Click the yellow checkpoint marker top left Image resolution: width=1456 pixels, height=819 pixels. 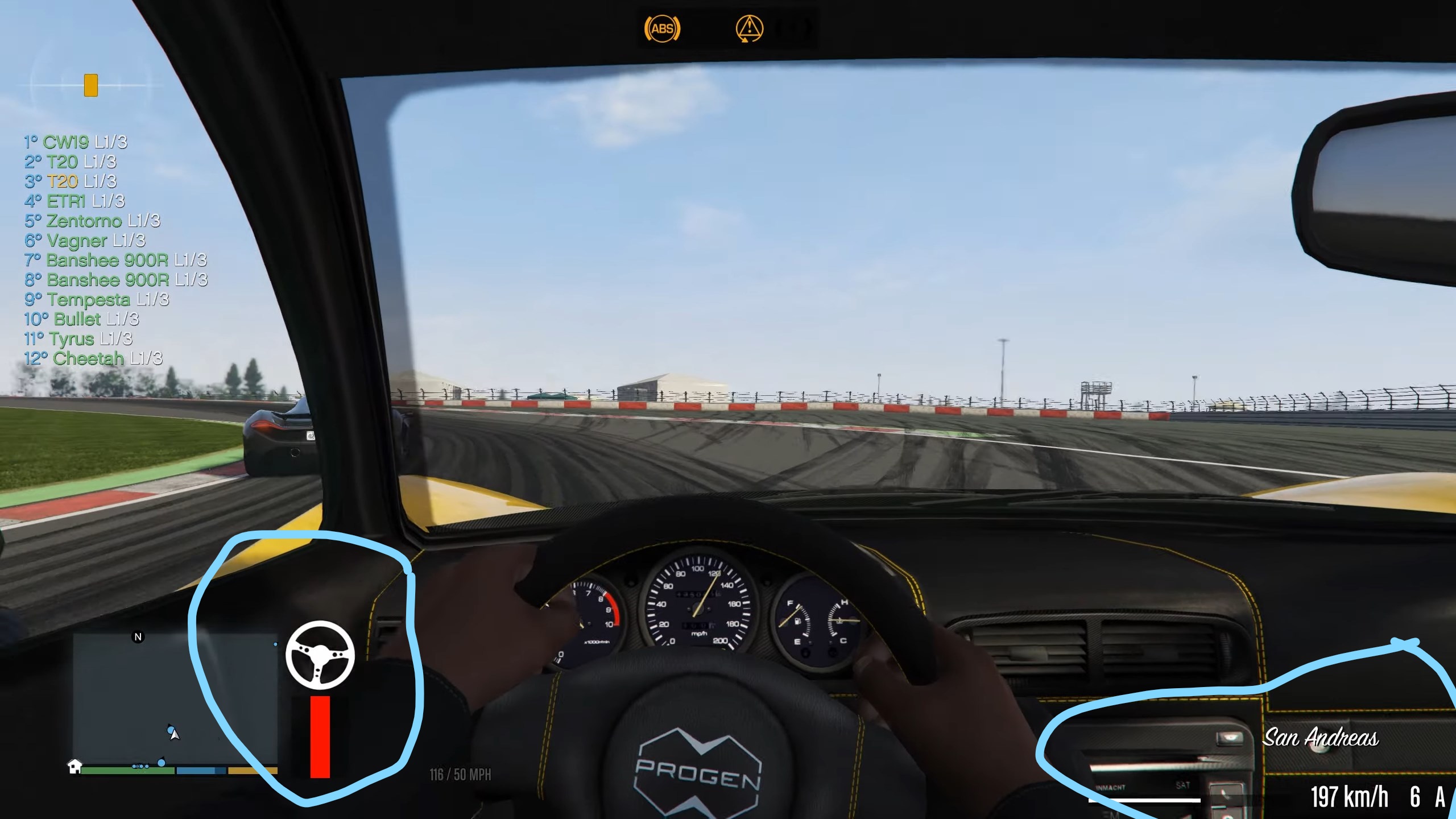pyautogui.click(x=90, y=86)
